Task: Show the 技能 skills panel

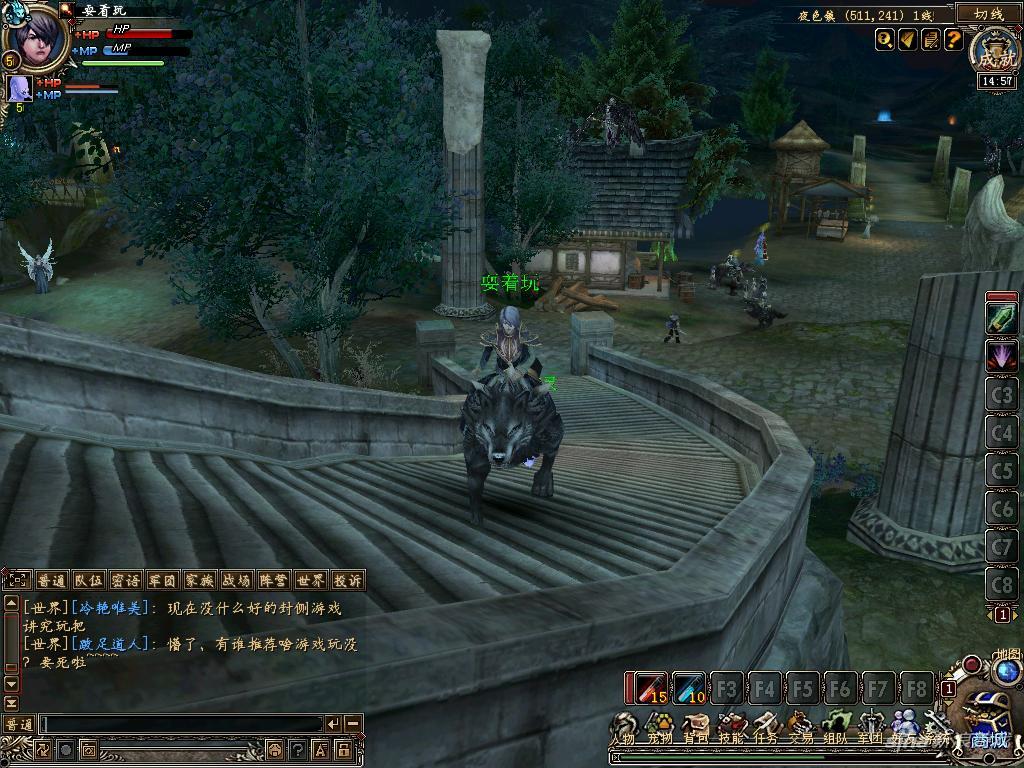Action: [x=730, y=728]
